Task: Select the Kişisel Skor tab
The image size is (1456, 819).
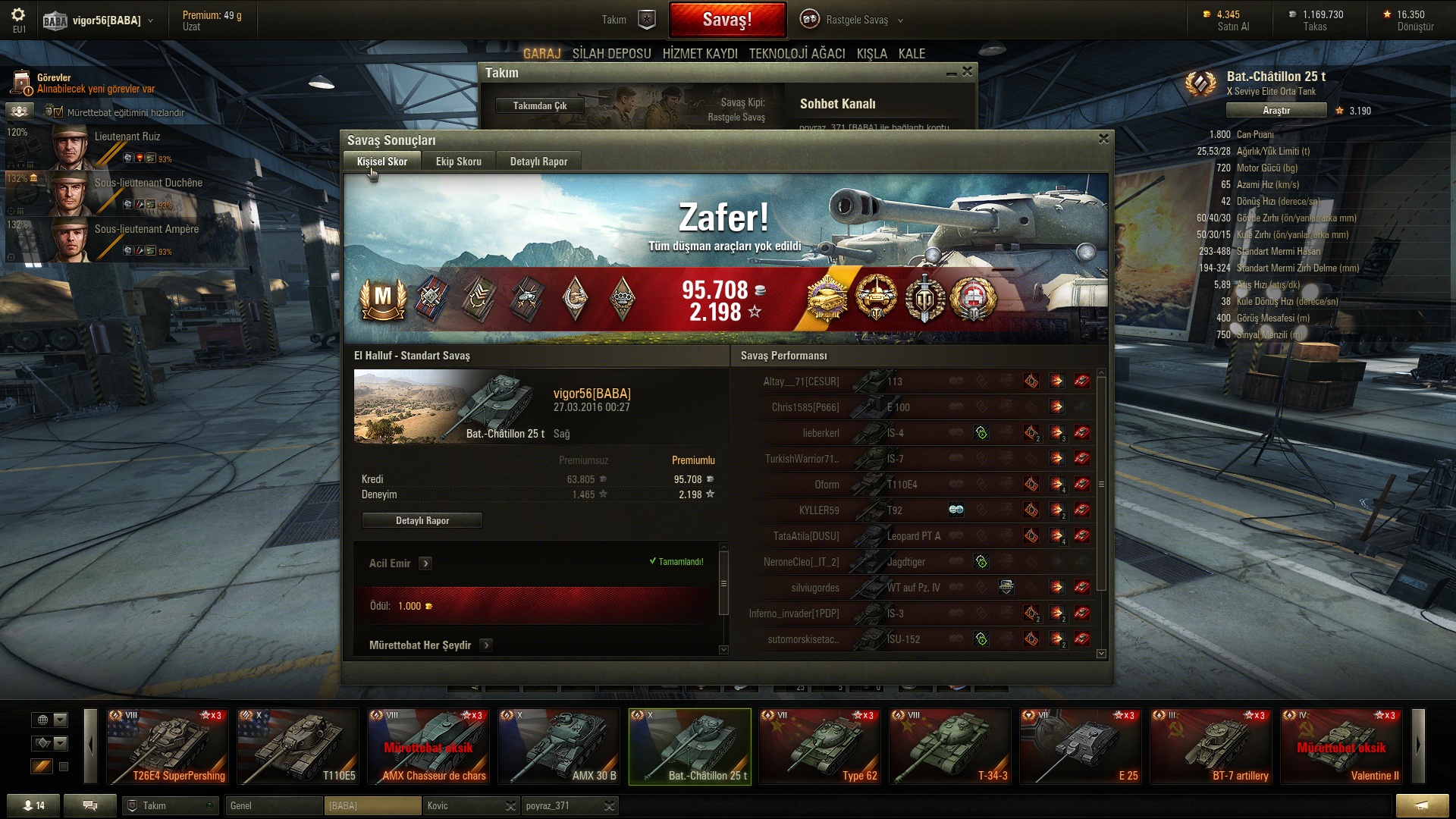Action: click(x=381, y=162)
